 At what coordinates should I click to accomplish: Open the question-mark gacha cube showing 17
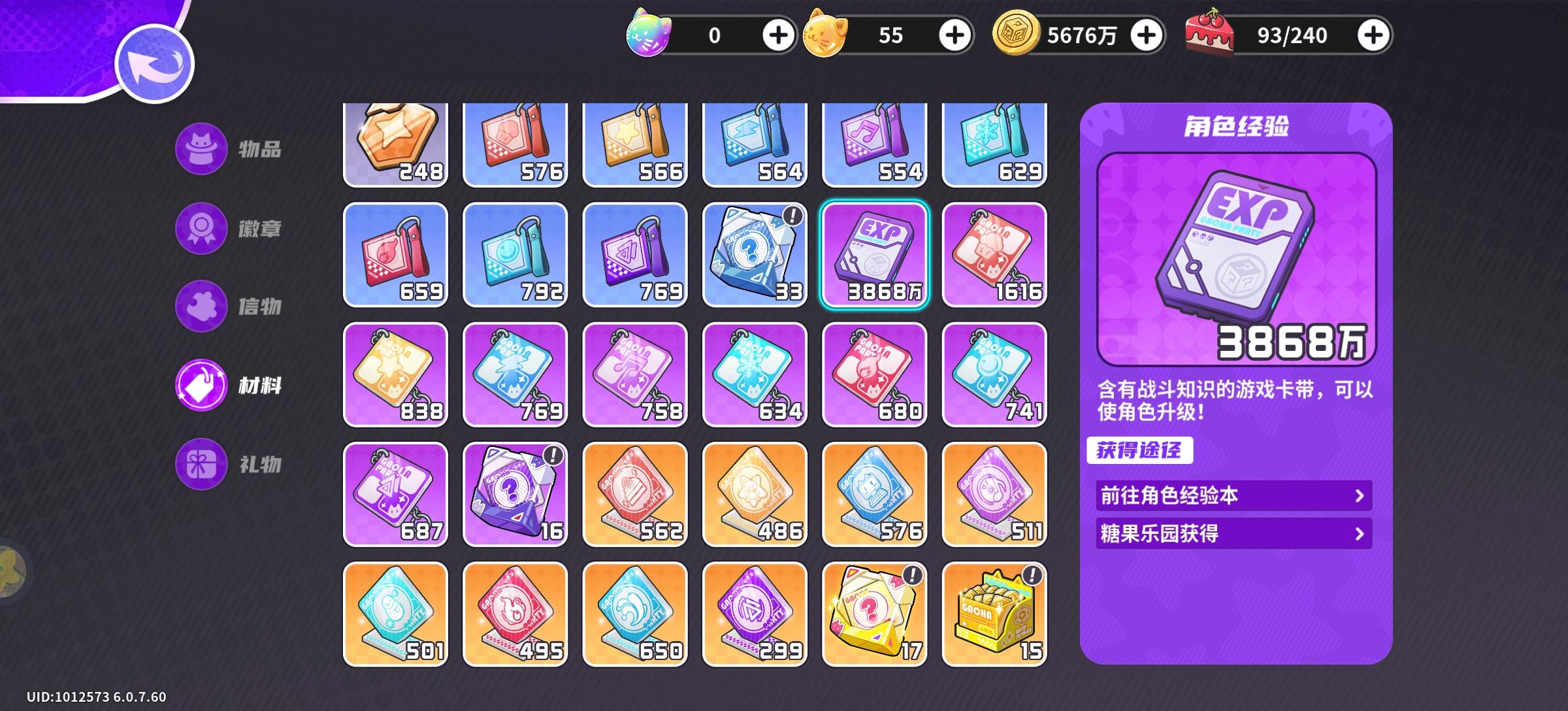(x=875, y=614)
